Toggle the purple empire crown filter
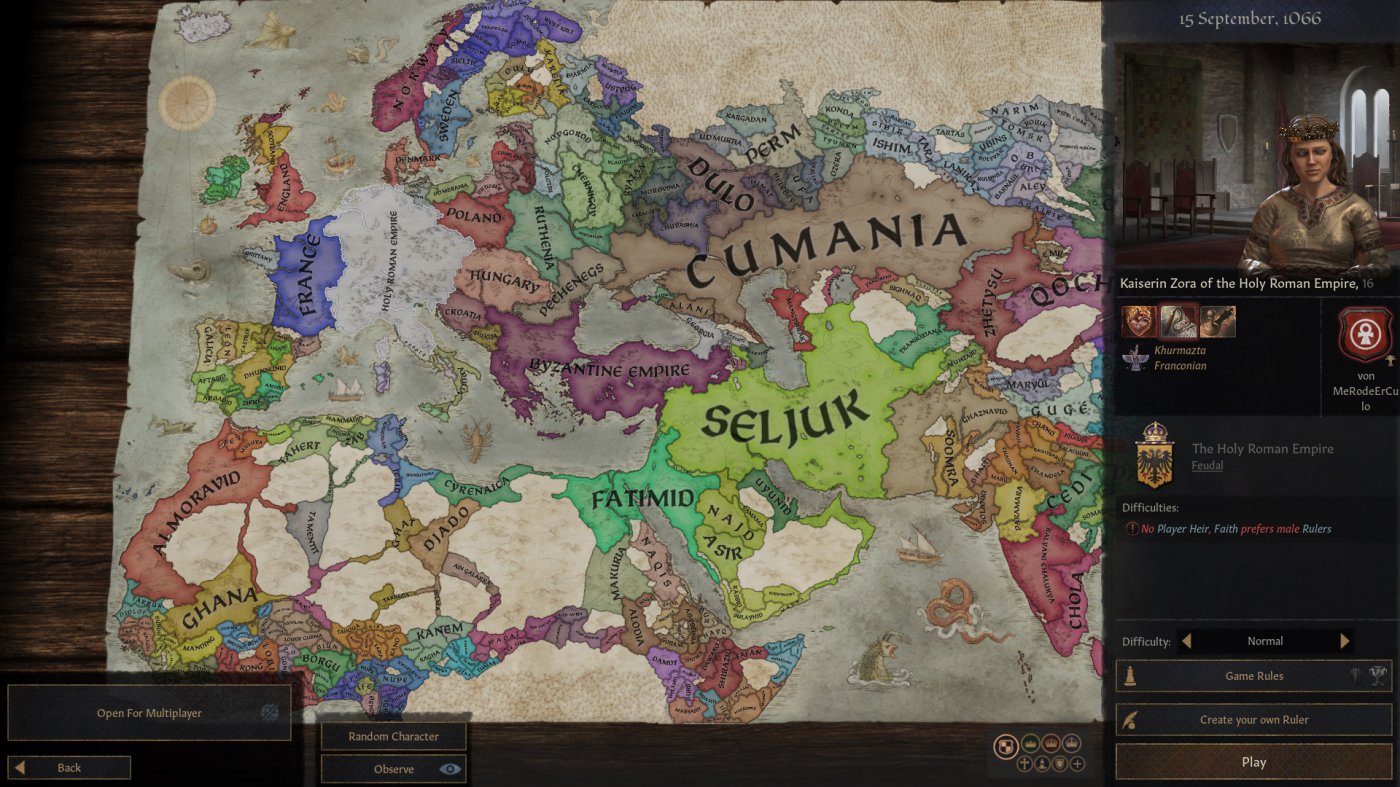 click(x=1071, y=744)
